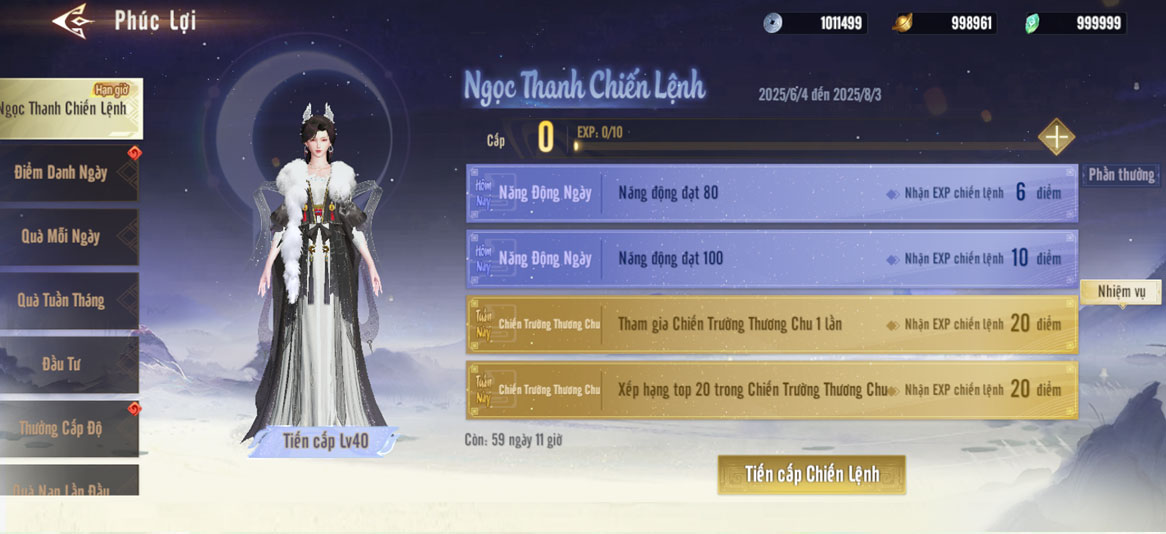Go back using the Phúc Lợi arrow
The width and height of the screenshot is (1166, 534).
73,20
